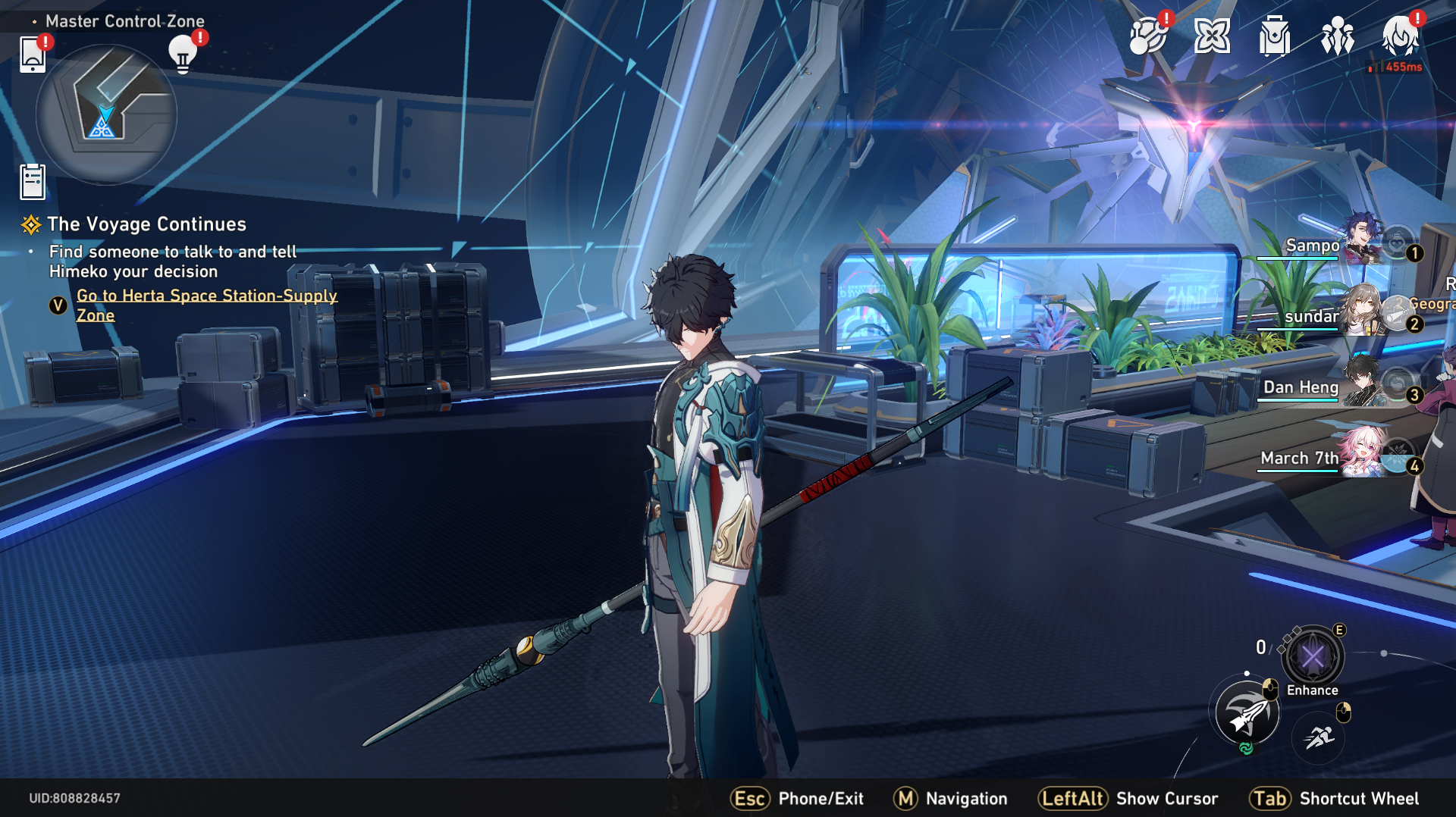This screenshot has height=817, width=1456.
Task: Toggle sprint with the running figure icon
Action: coord(1319,733)
